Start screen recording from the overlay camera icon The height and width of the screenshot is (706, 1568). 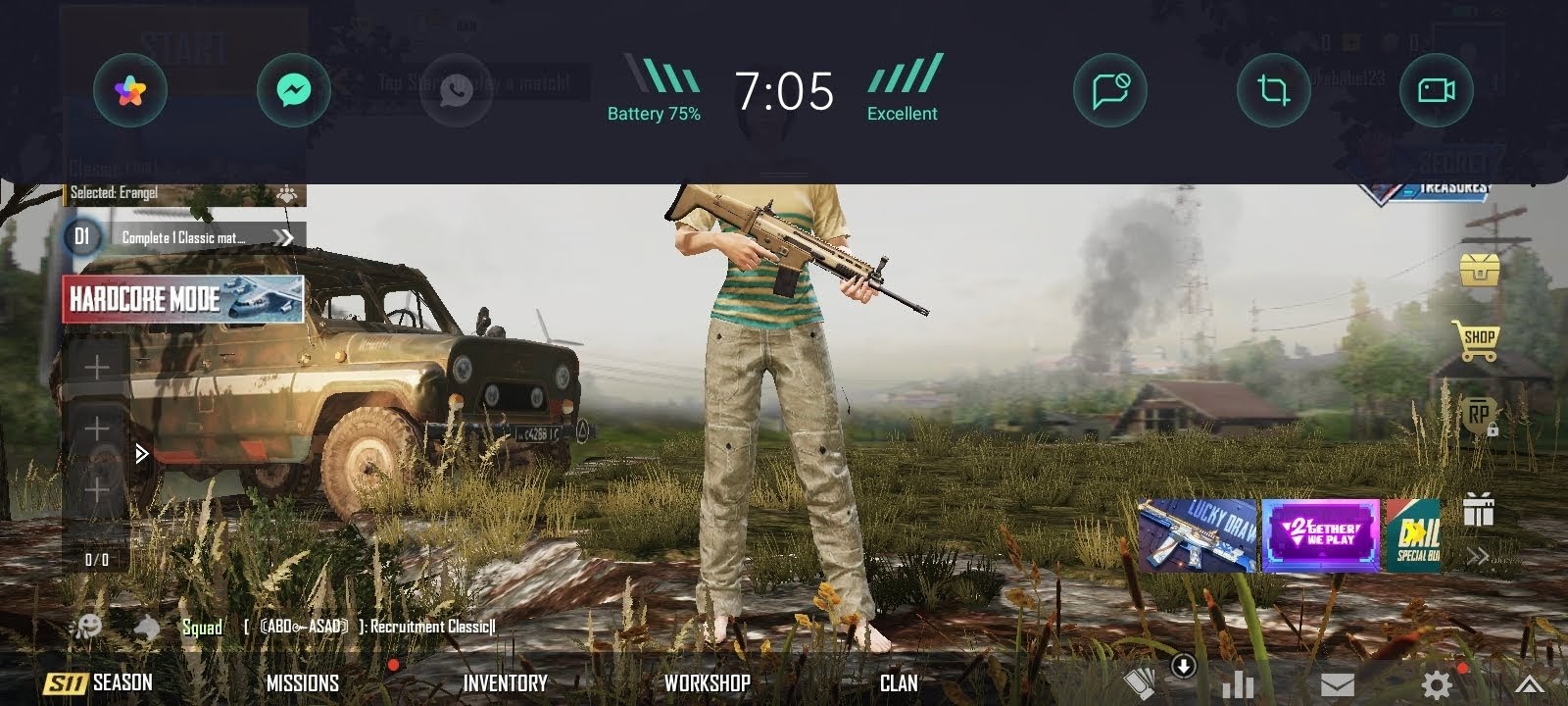1437,91
